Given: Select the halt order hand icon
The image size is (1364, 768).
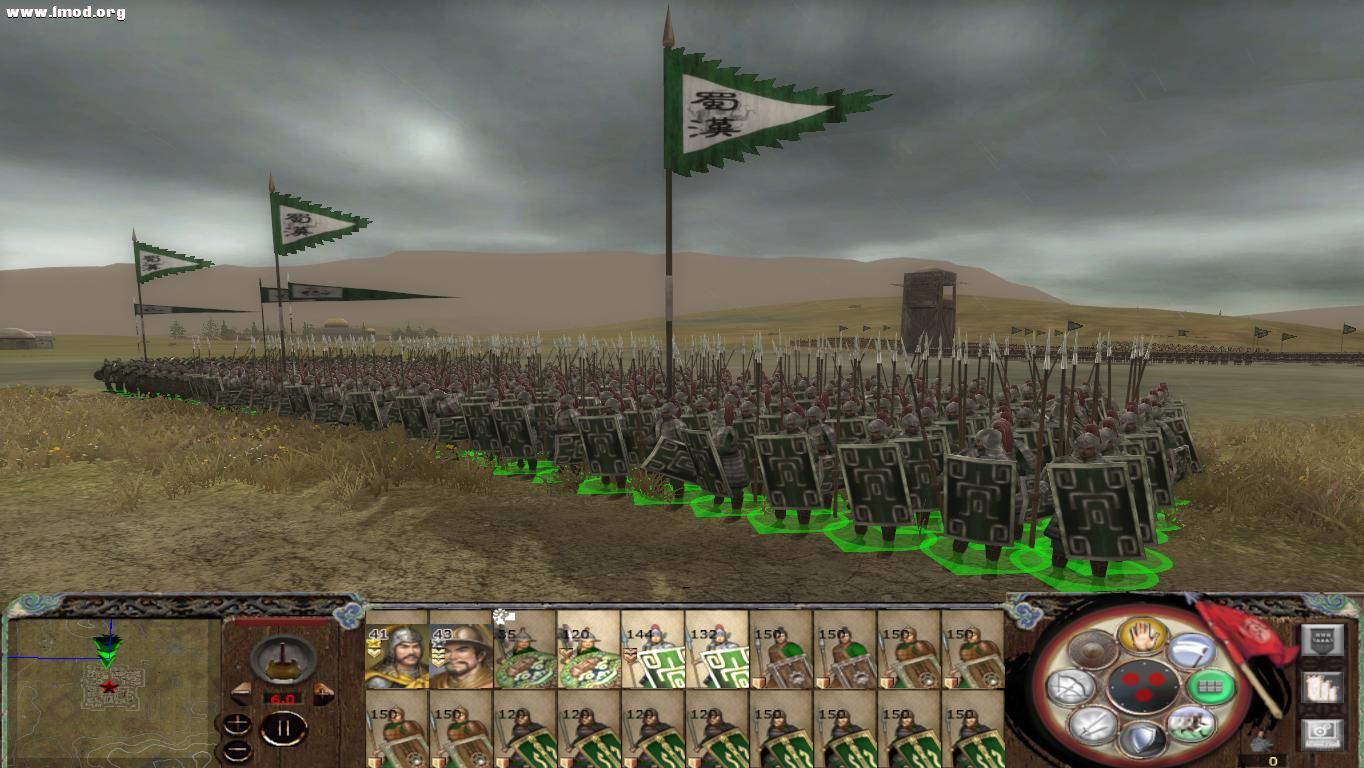Looking at the screenshot, I should pyautogui.click(x=1142, y=637).
